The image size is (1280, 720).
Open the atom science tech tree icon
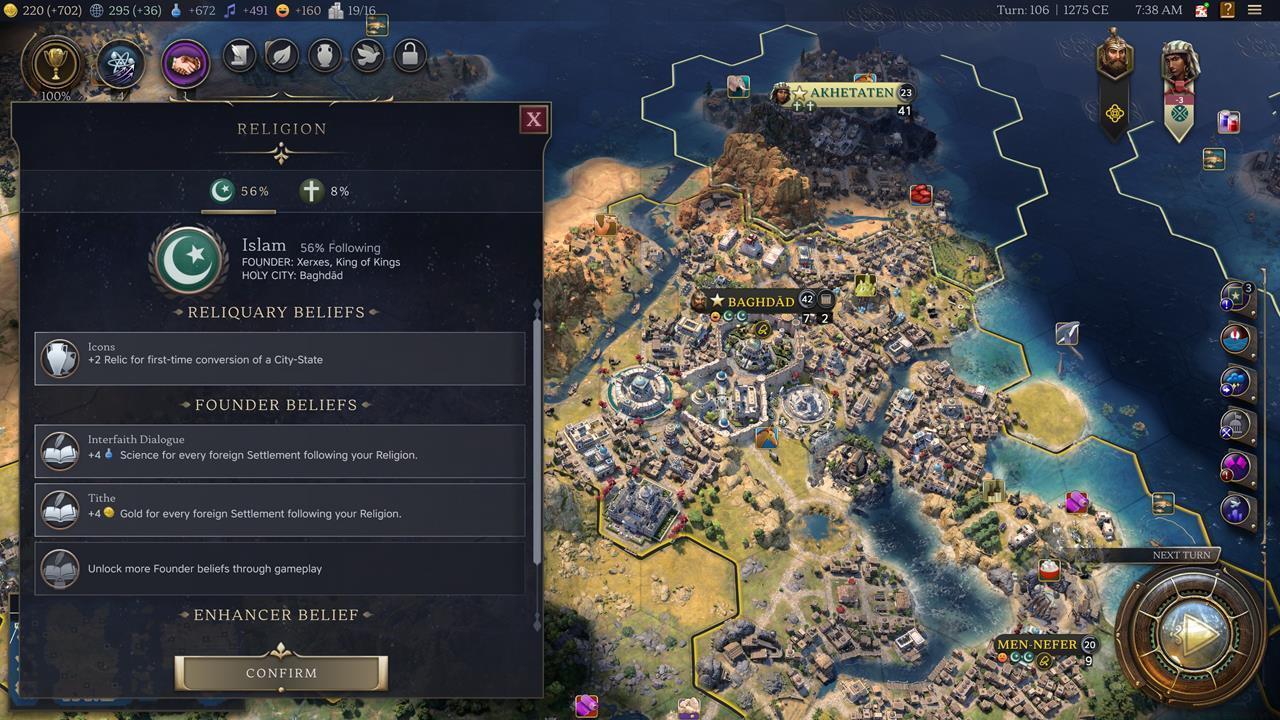pos(121,65)
